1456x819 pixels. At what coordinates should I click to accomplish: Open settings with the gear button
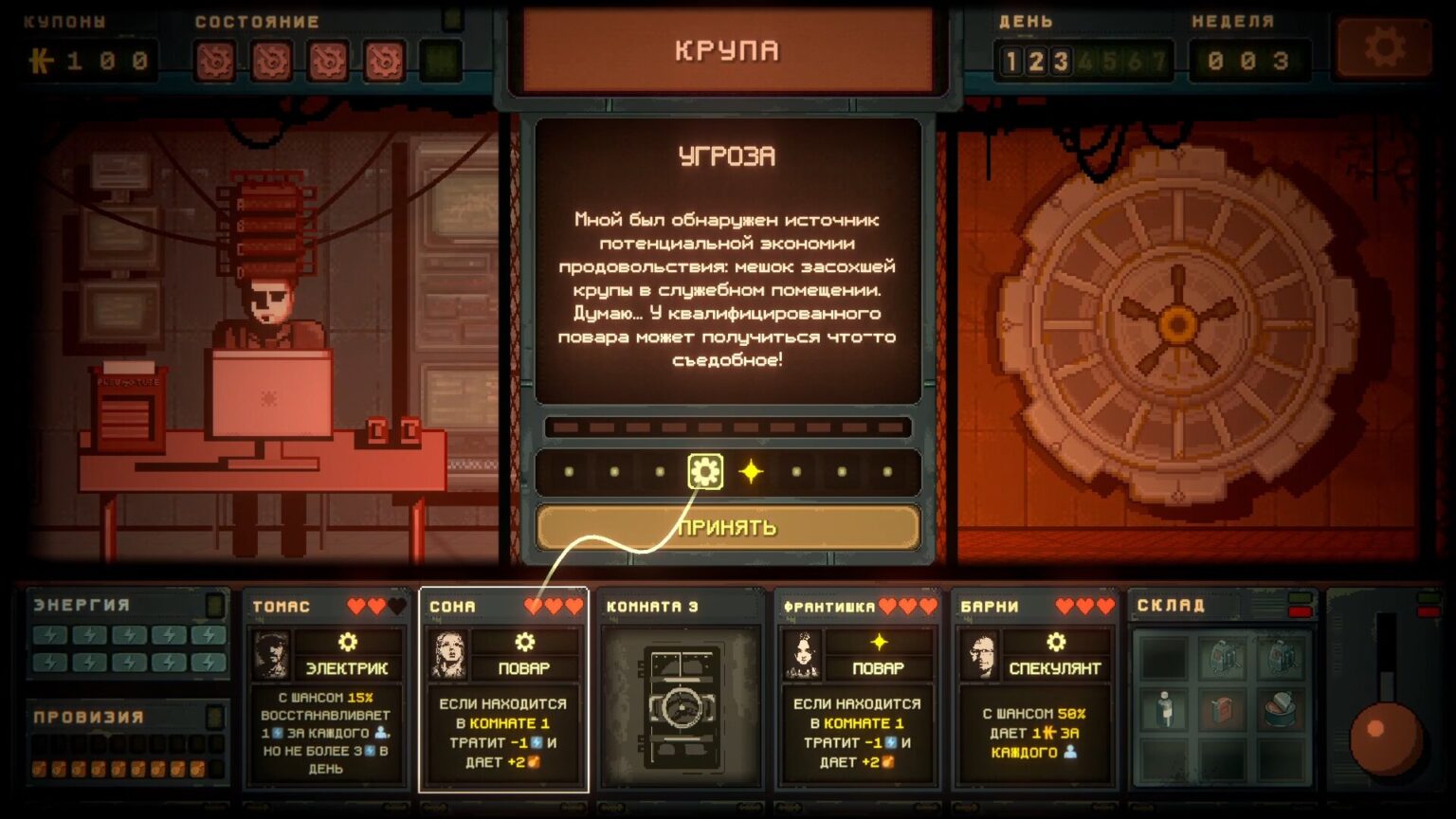pyautogui.click(x=1383, y=47)
